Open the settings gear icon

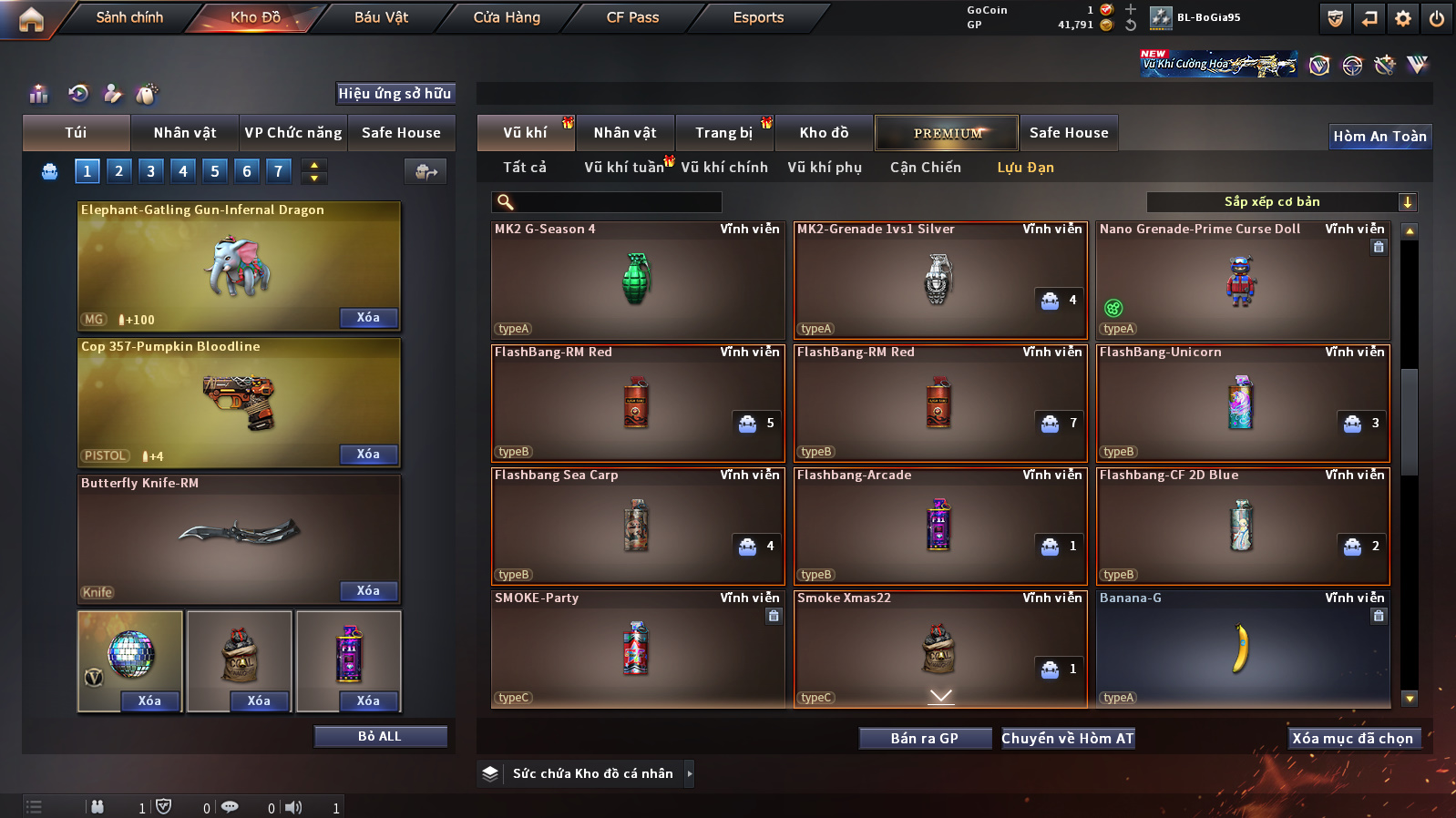coord(1403,18)
